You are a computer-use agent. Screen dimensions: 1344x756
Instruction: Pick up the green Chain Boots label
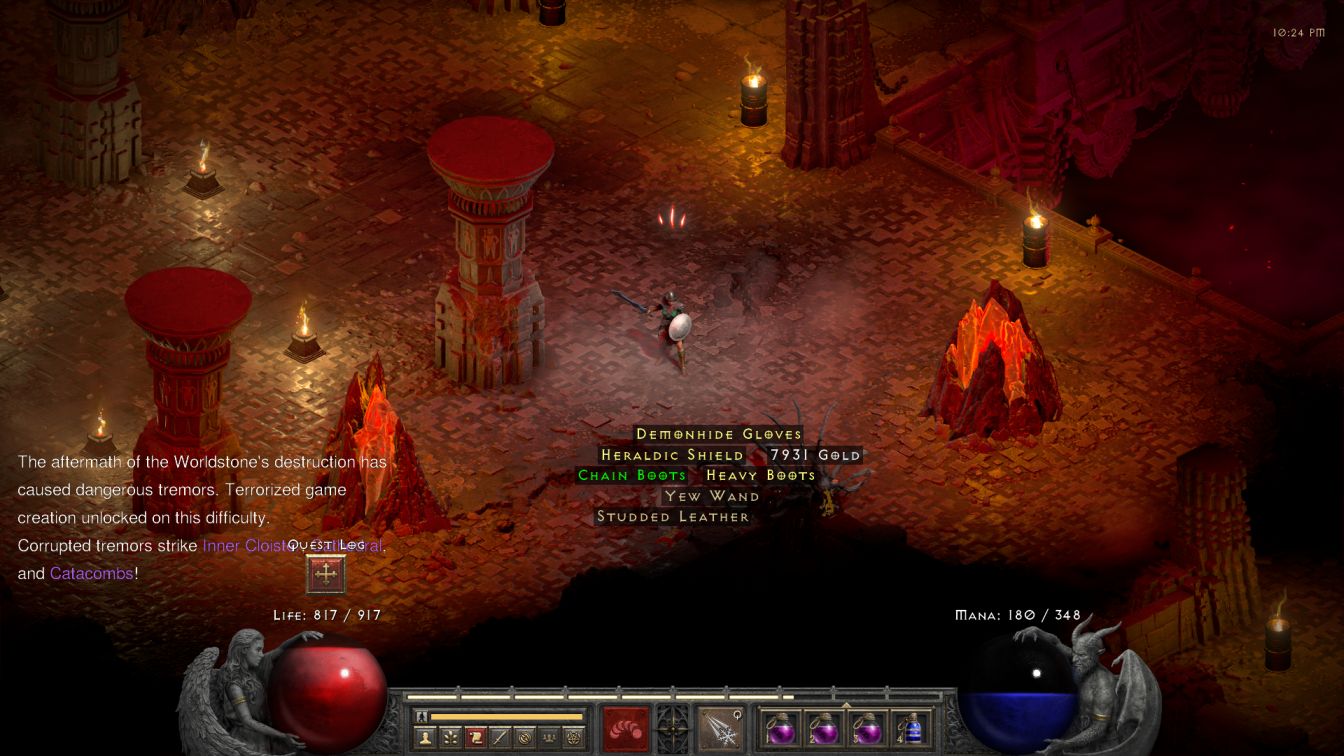[x=632, y=475]
